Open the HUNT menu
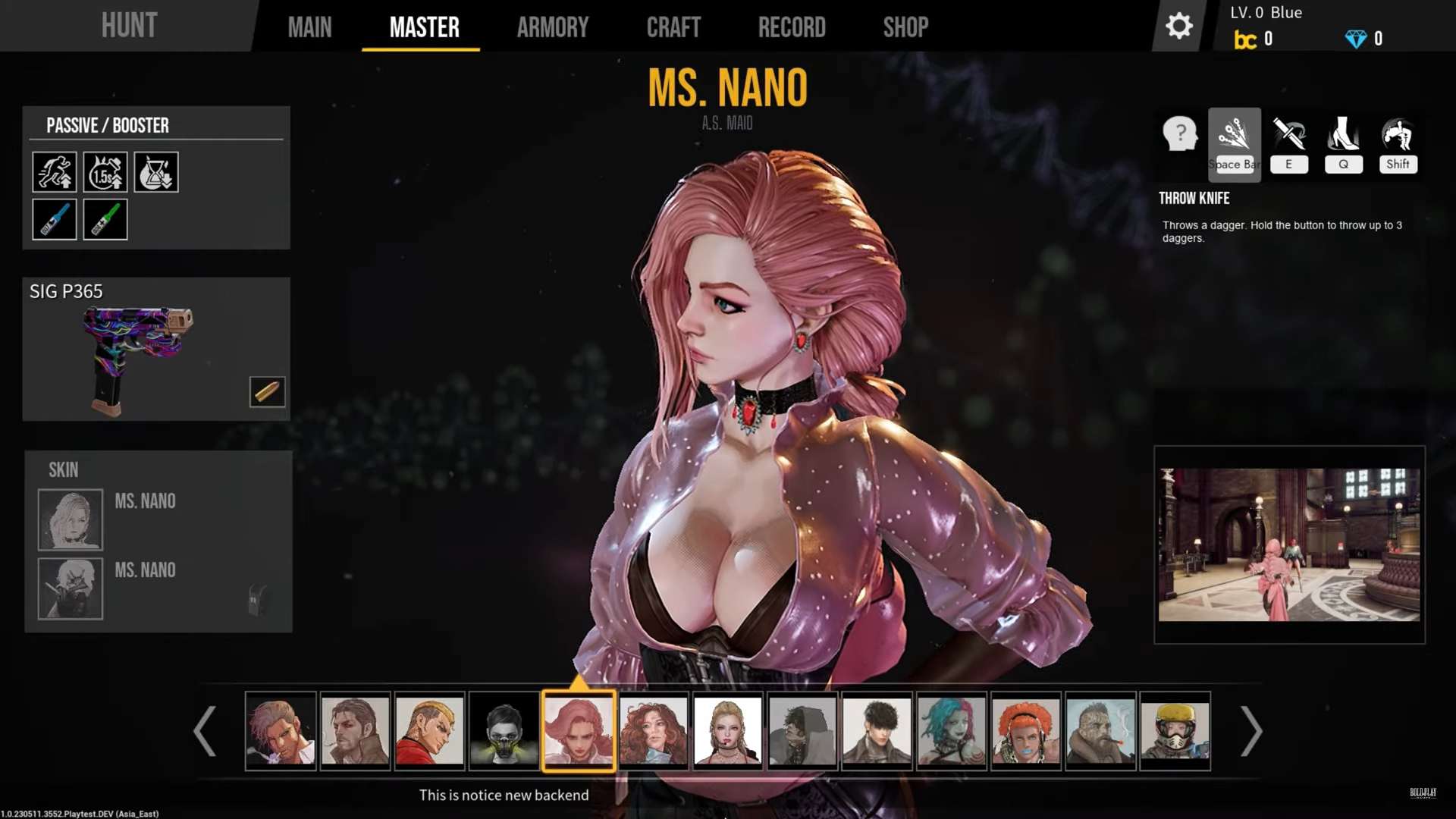Viewport: 1456px width, 819px height. coord(129,26)
